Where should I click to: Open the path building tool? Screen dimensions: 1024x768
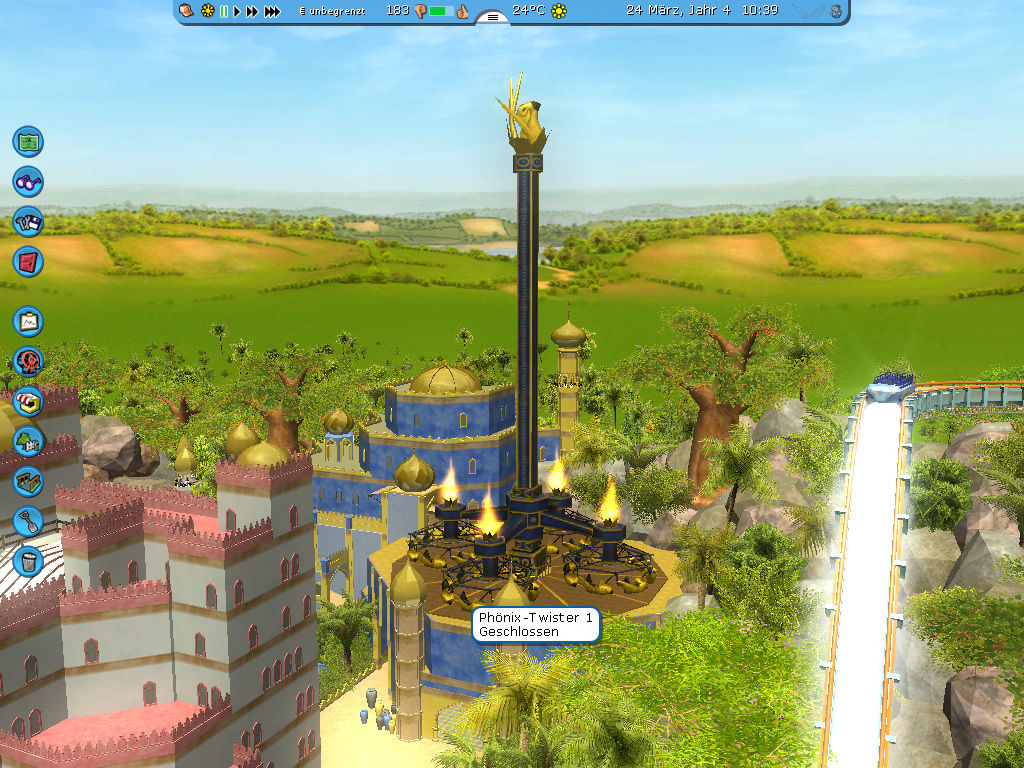click(28, 481)
